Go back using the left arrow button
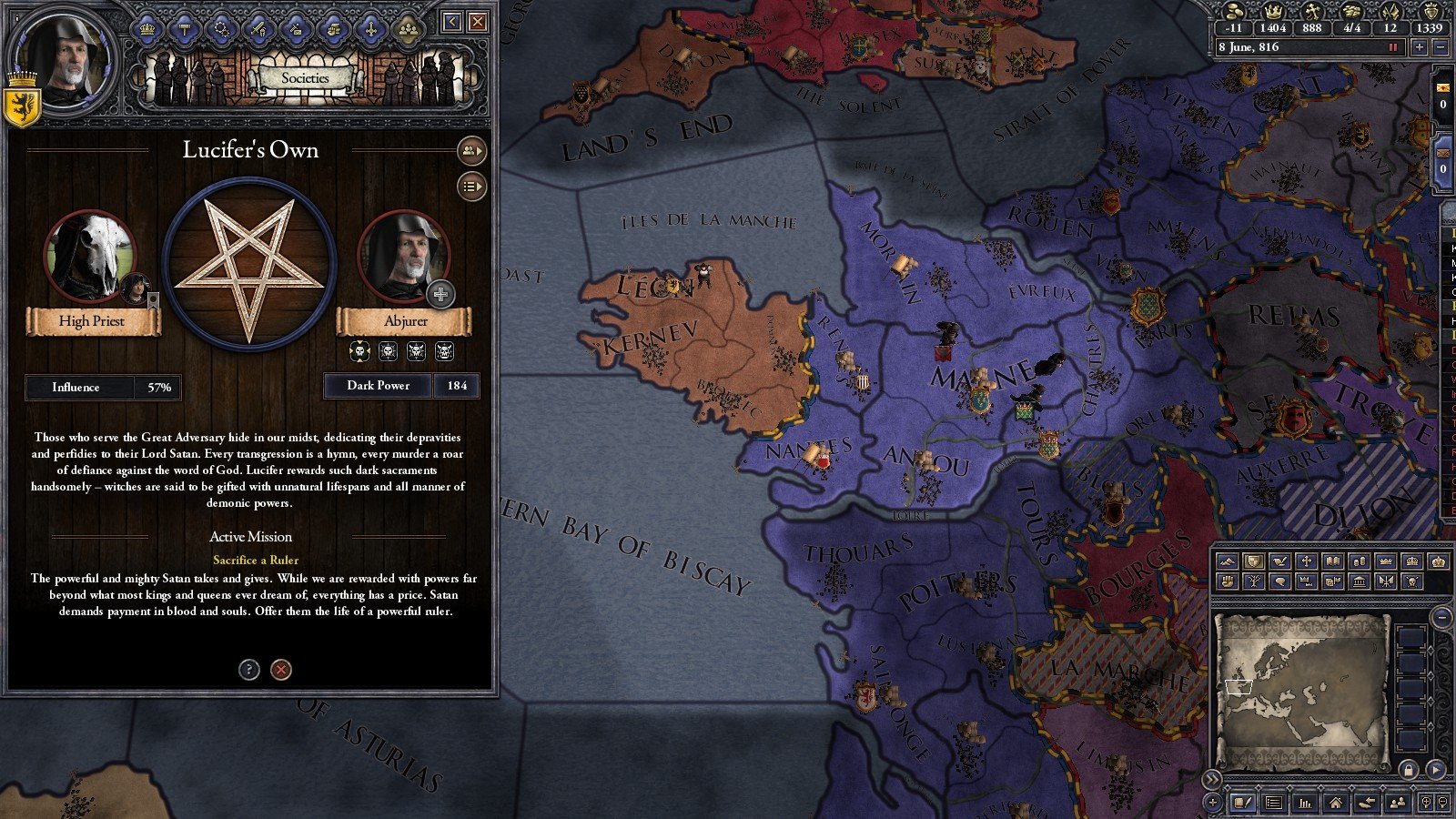The image size is (1456, 819). click(452, 22)
